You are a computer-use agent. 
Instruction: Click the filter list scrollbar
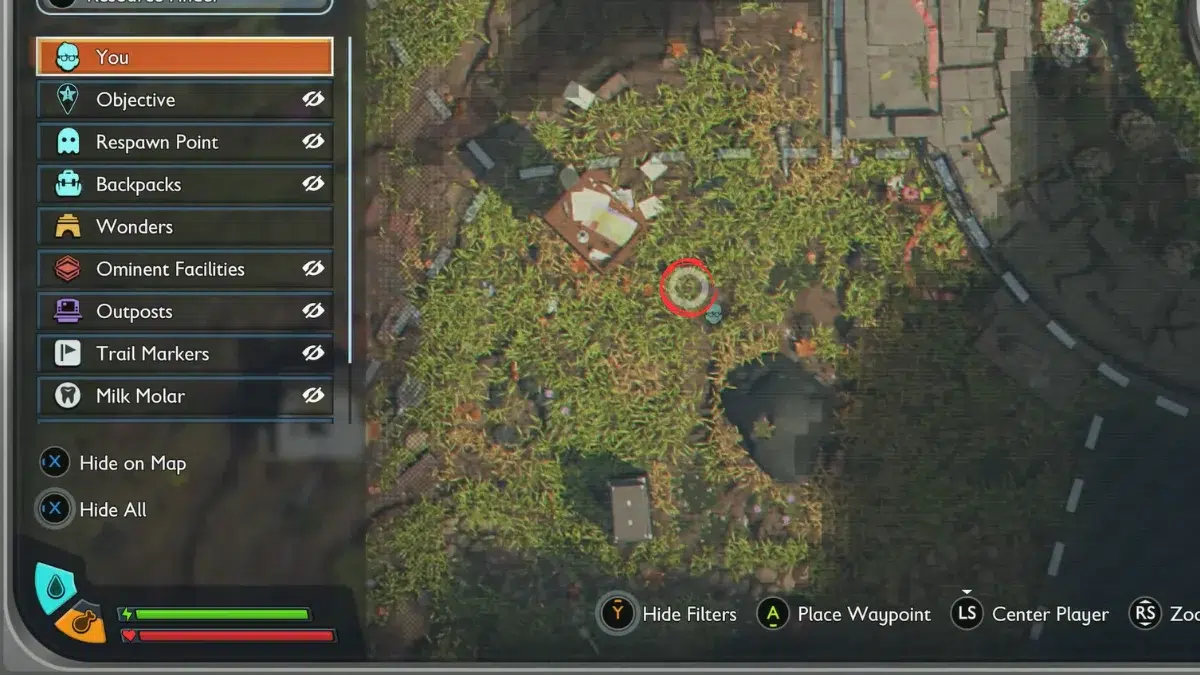coord(350,200)
